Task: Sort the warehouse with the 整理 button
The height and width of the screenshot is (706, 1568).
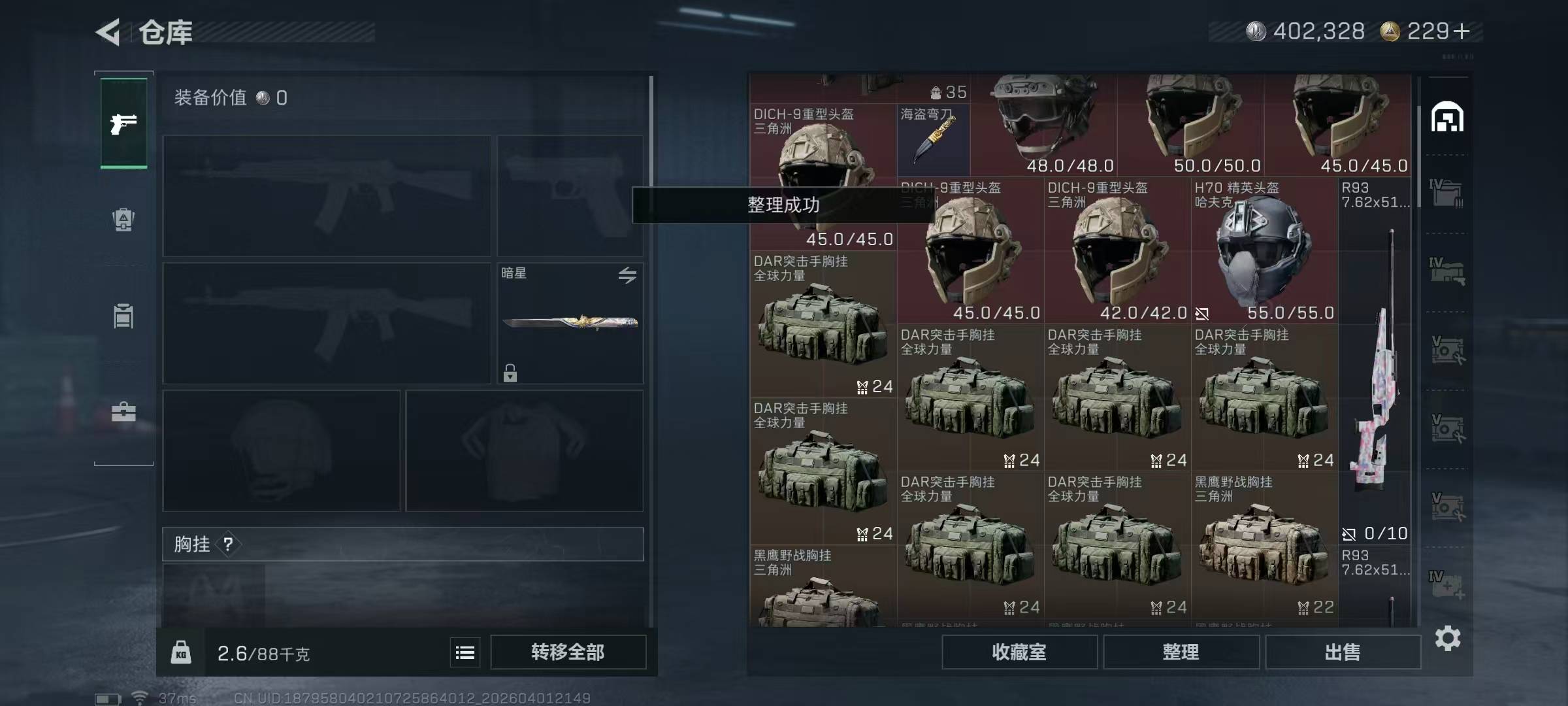Action: point(1181,652)
